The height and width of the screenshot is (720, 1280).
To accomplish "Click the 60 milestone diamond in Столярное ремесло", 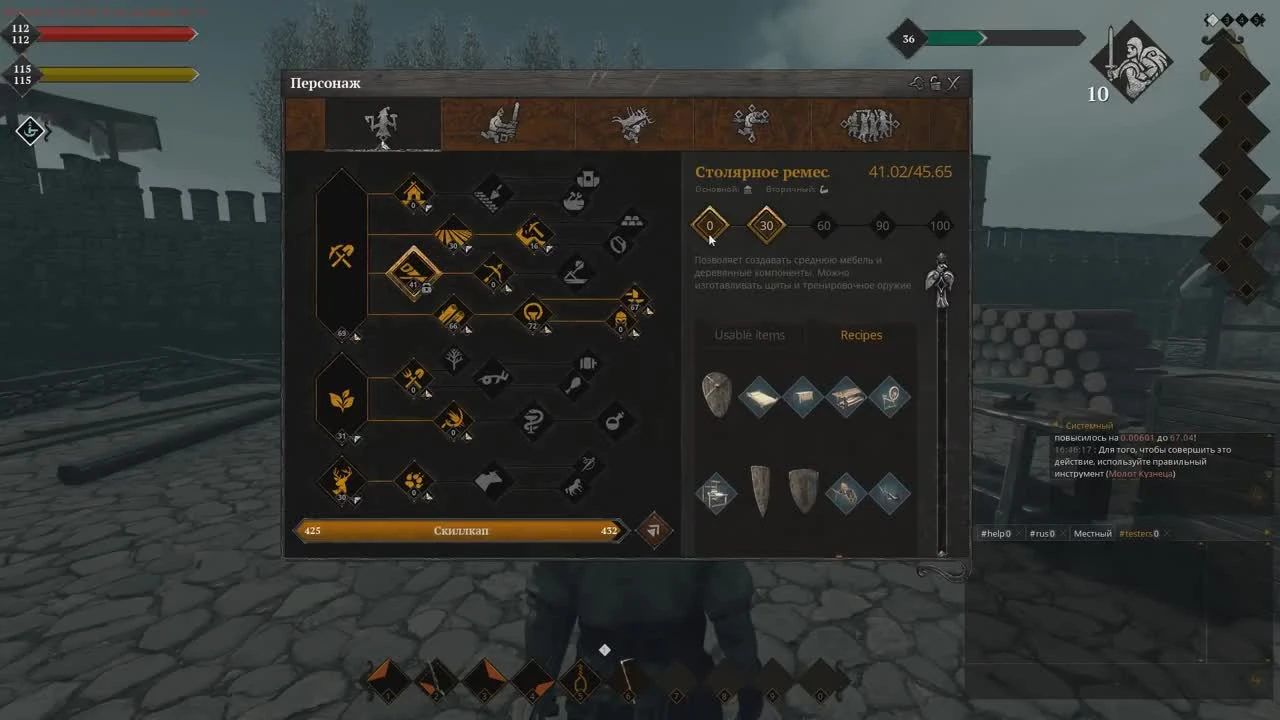I will 822,225.
